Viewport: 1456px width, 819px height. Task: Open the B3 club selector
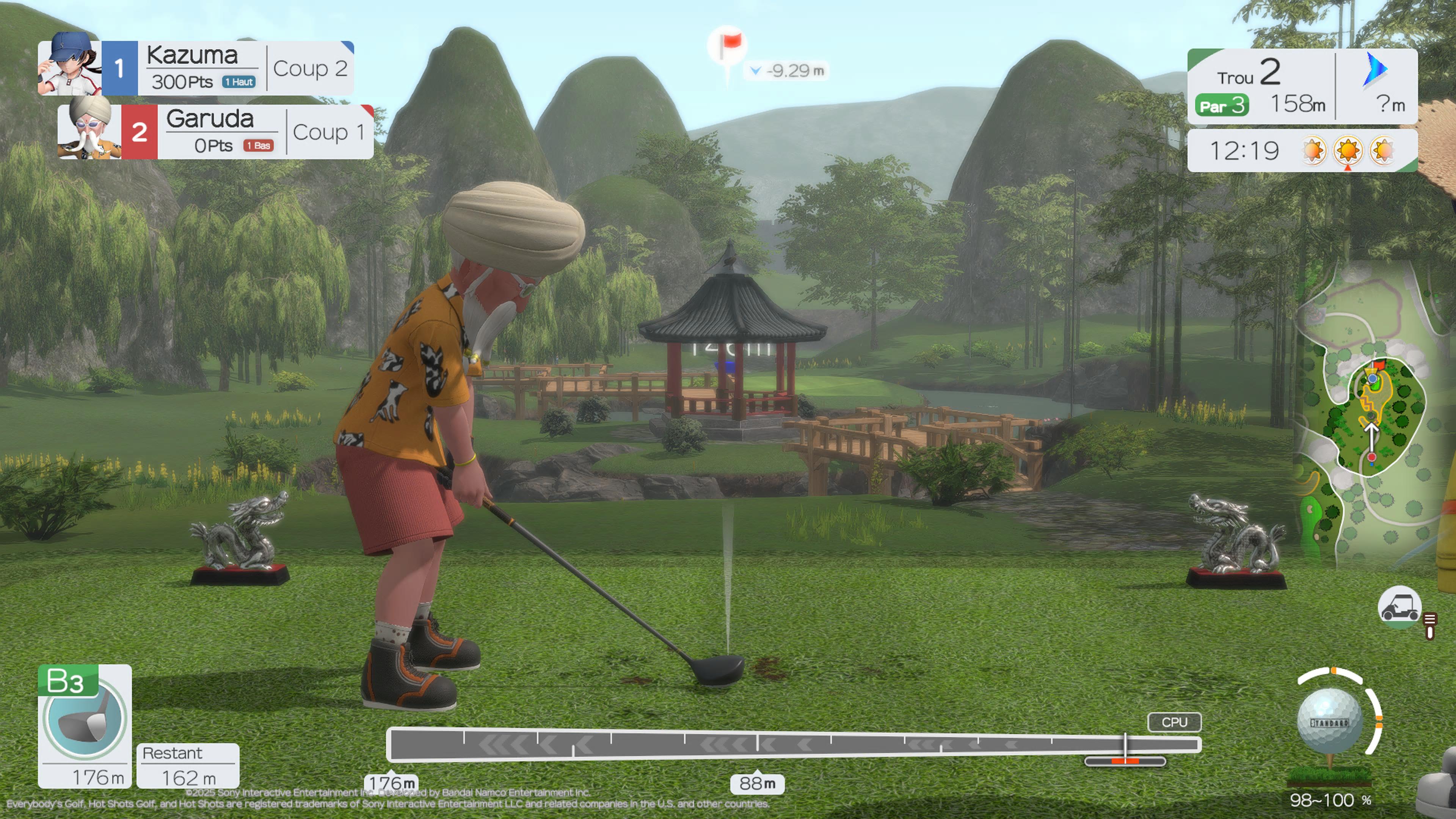[85, 718]
